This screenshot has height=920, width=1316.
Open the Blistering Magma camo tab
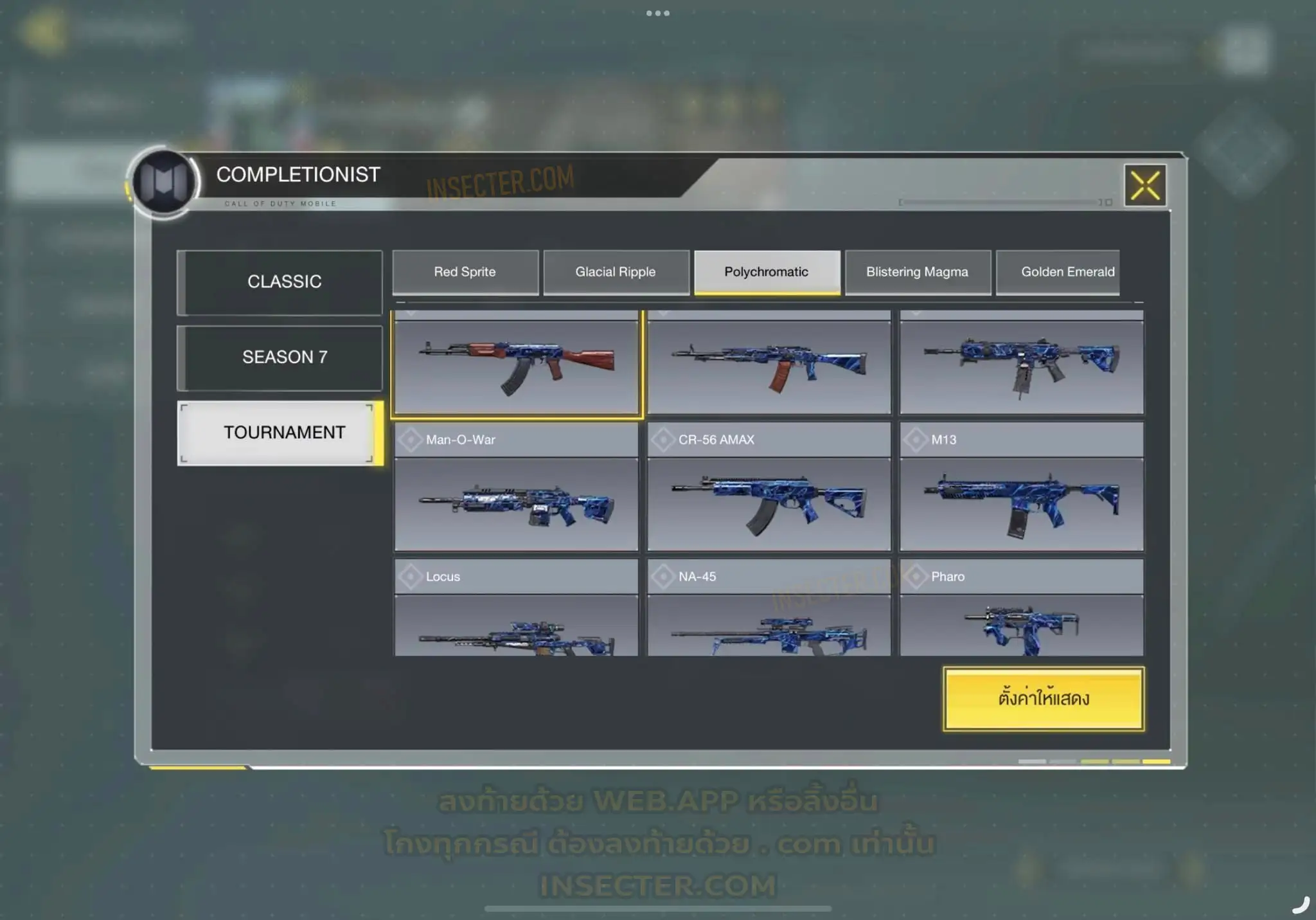(x=917, y=272)
